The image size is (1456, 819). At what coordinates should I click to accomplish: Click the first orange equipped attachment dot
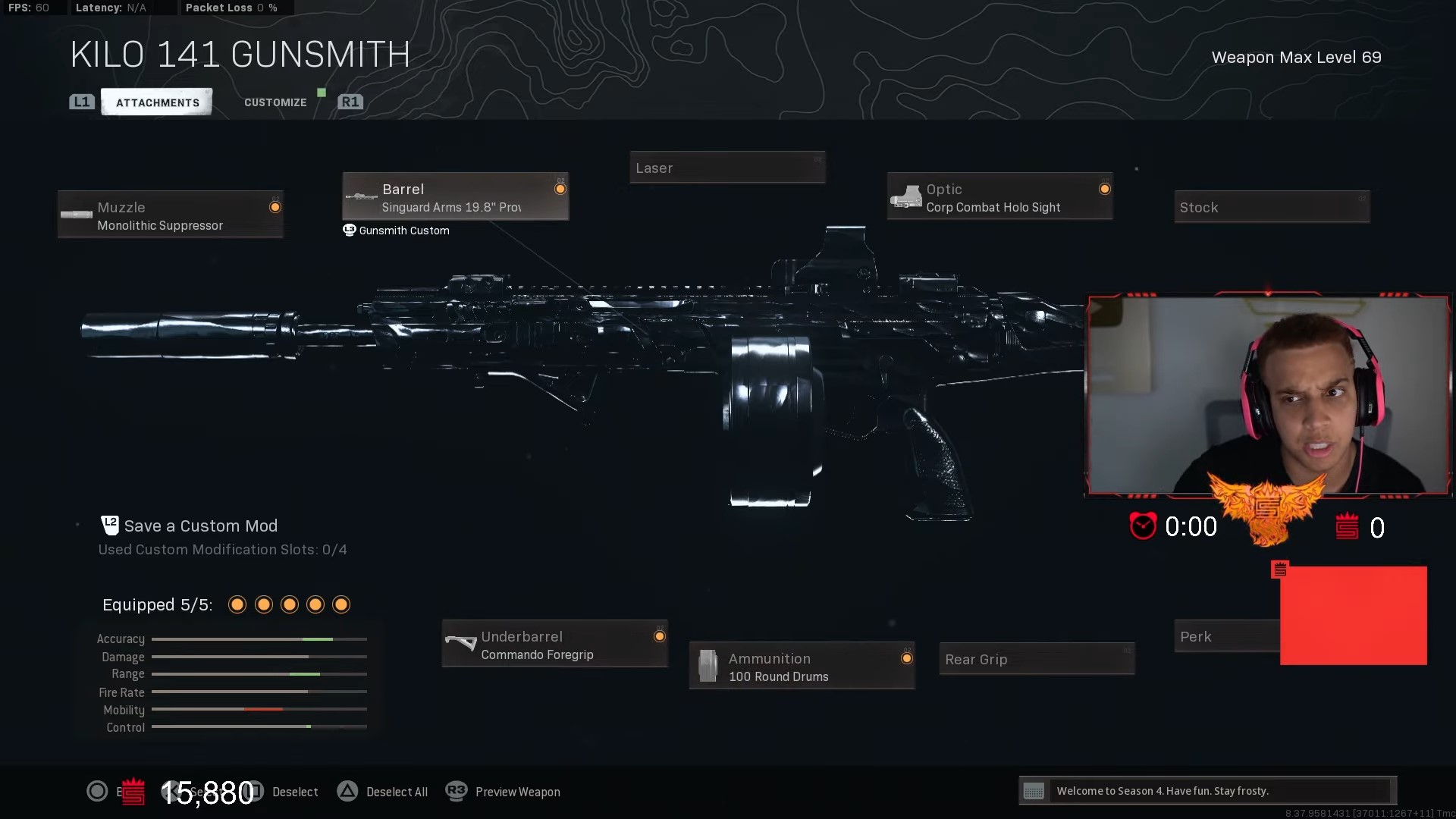coord(237,604)
